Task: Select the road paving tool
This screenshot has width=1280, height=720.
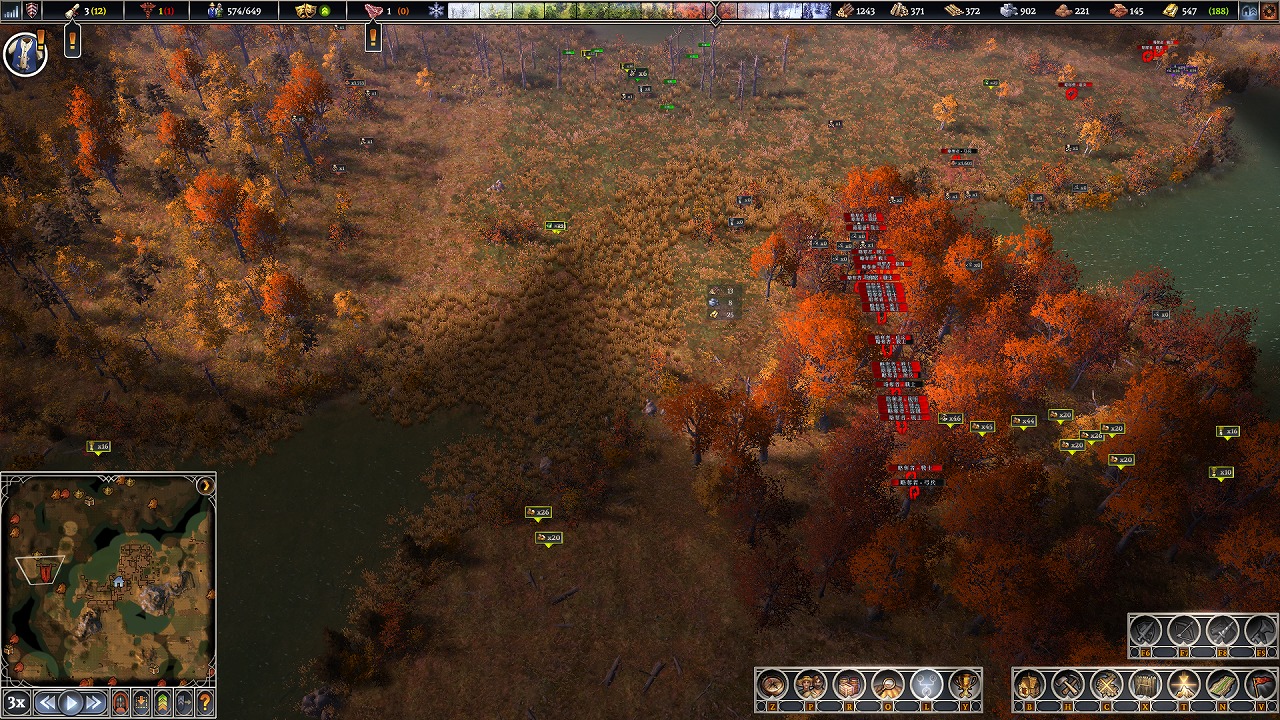Action: (x=1222, y=685)
